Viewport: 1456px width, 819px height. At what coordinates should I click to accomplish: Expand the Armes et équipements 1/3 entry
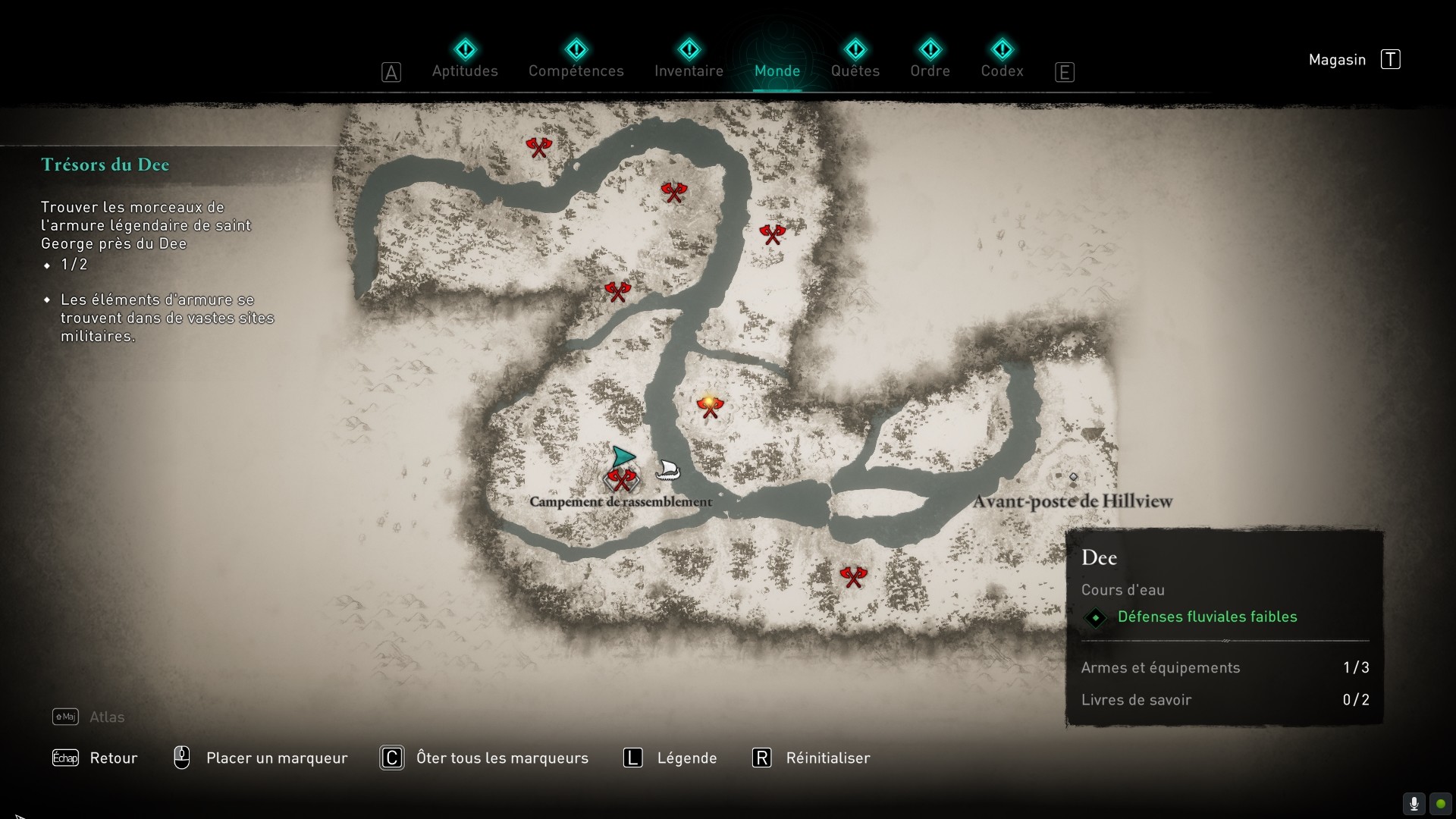[x=1160, y=668]
